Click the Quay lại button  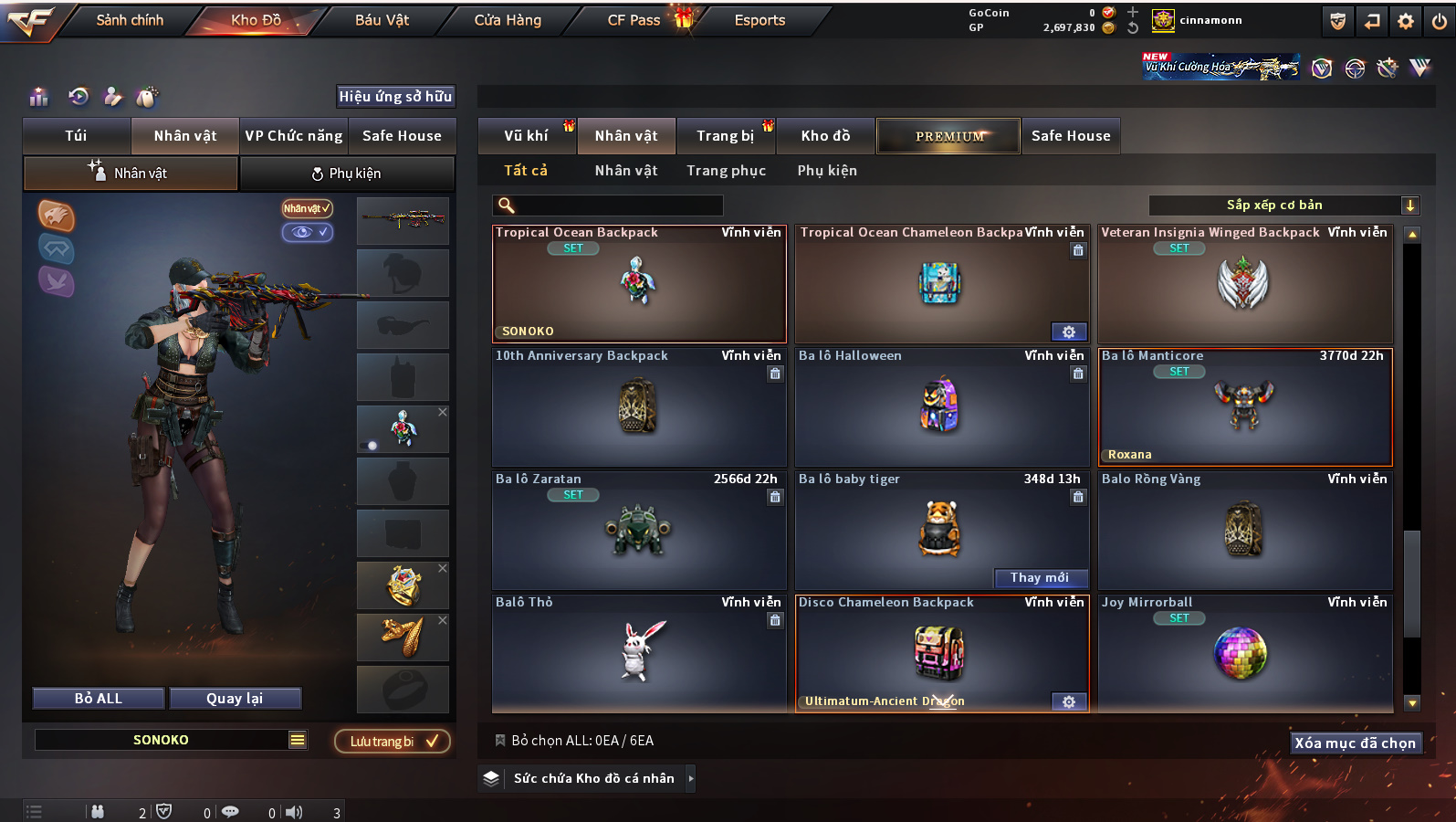(235, 699)
